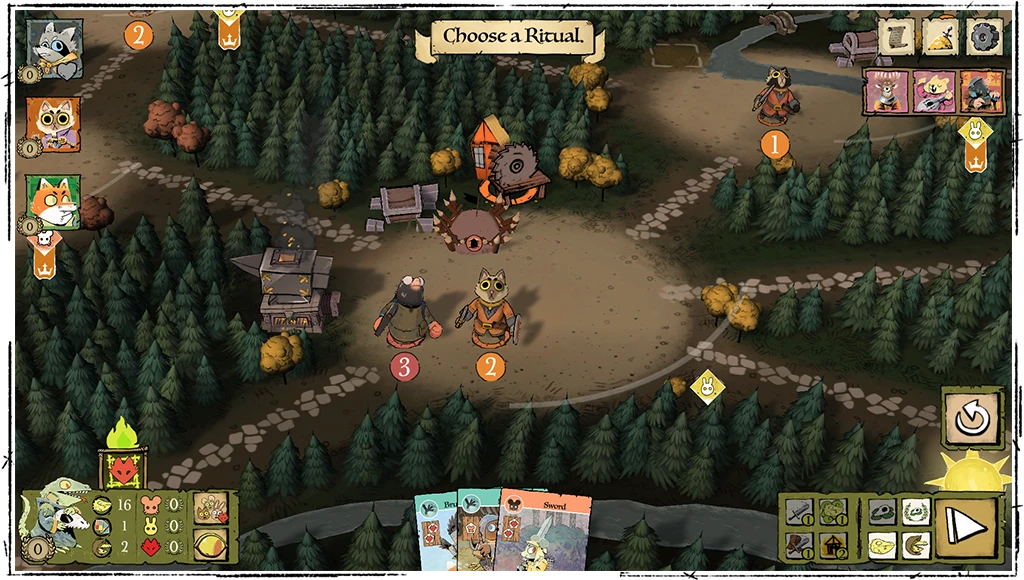
Task: Open the scroll log button
Action: click(898, 36)
